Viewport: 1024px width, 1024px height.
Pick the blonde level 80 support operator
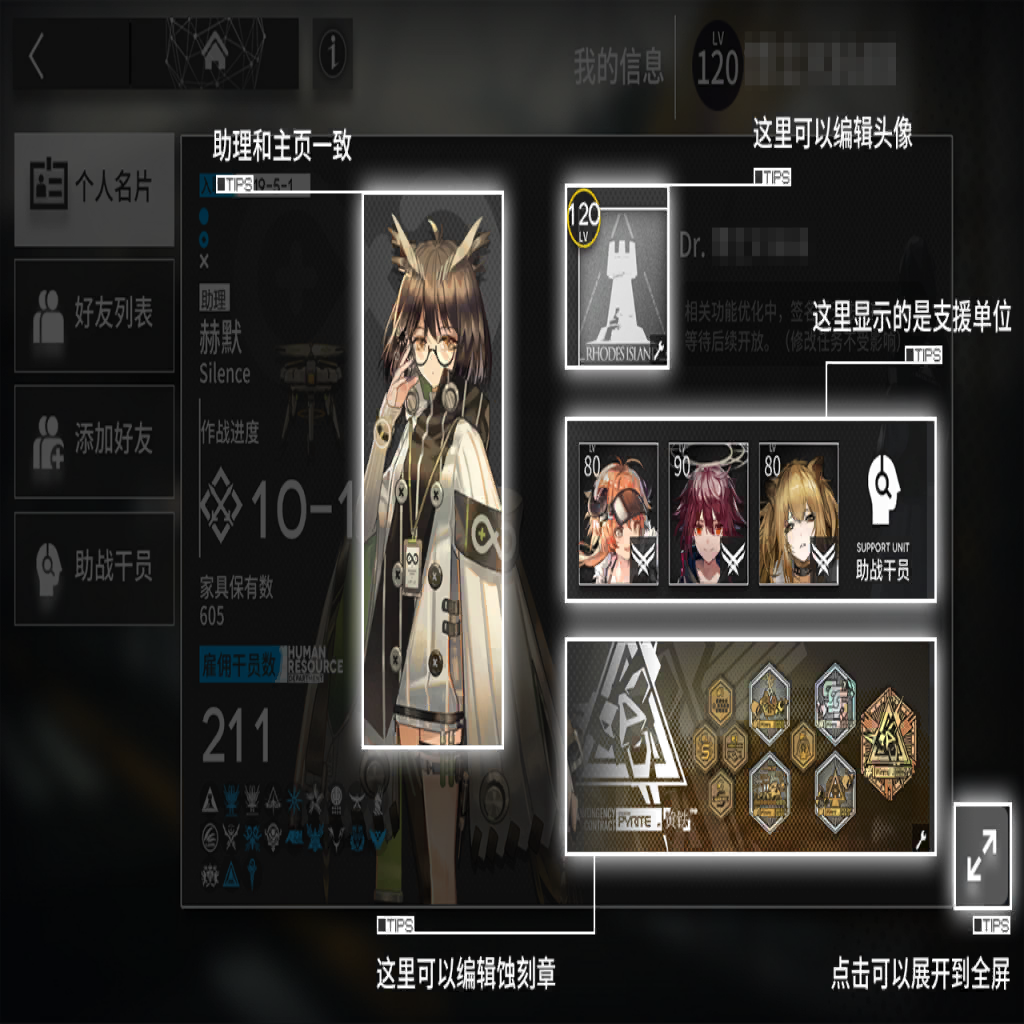[x=798, y=513]
